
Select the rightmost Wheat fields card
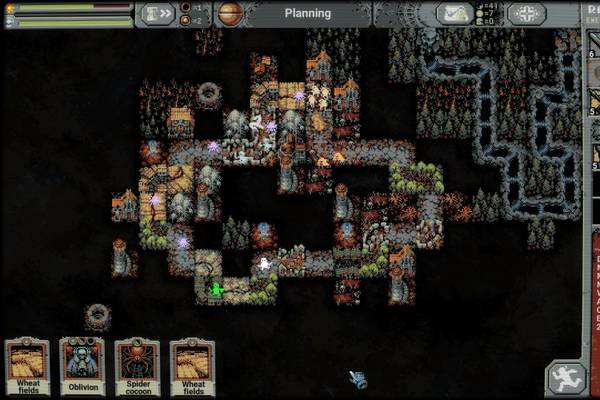pyautogui.click(x=192, y=365)
